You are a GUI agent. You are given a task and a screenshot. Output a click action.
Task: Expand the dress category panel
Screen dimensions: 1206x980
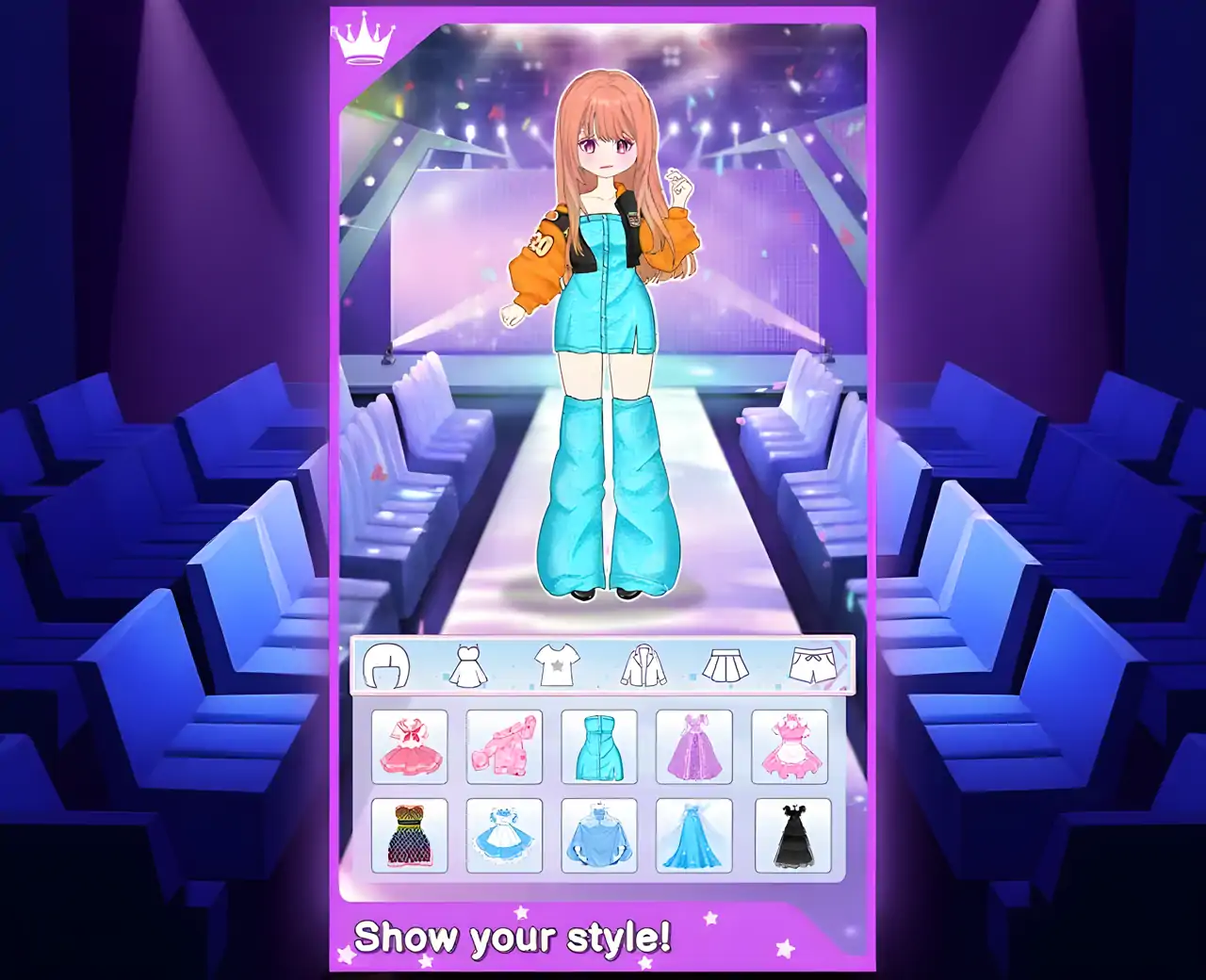click(468, 664)
